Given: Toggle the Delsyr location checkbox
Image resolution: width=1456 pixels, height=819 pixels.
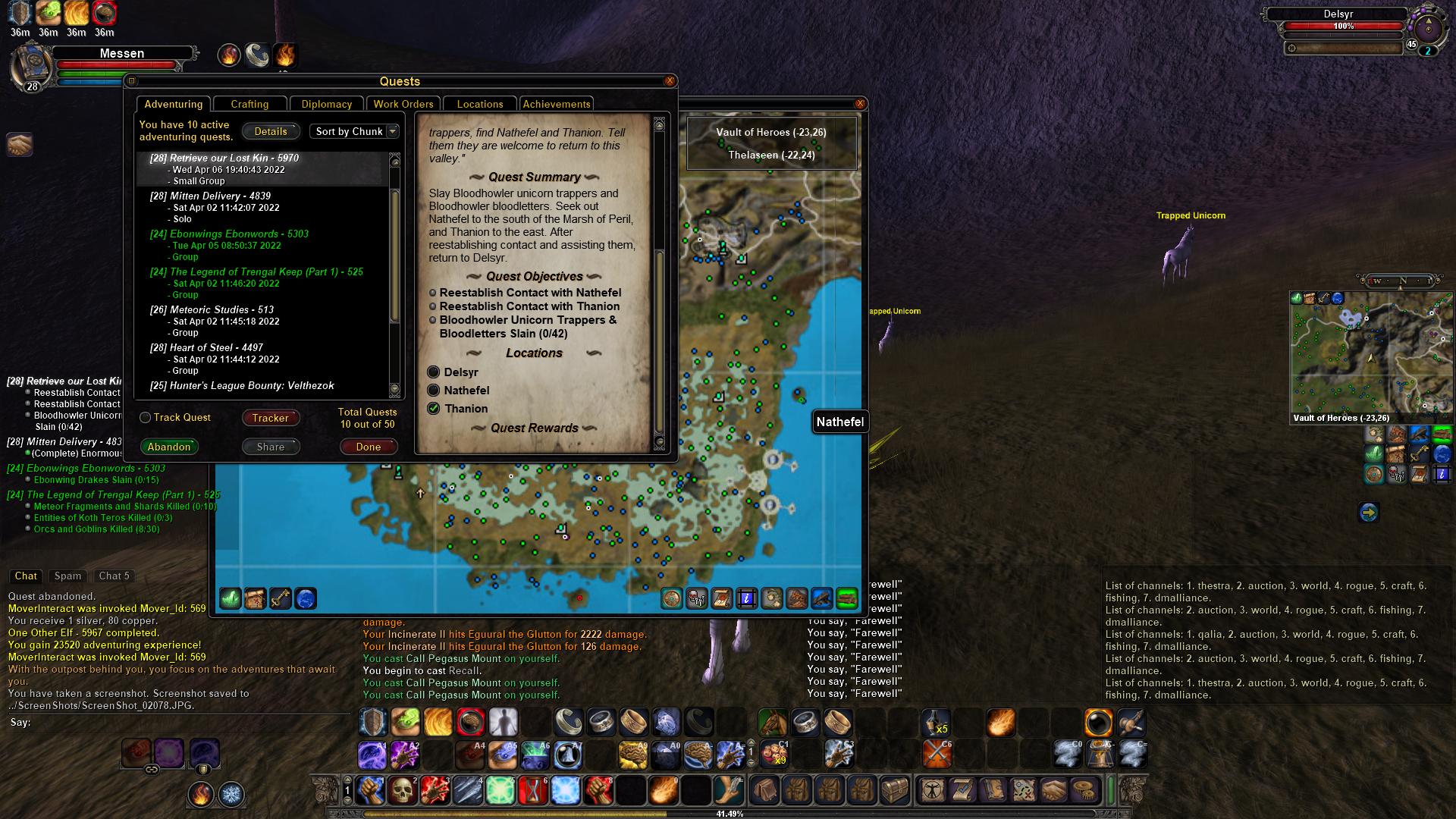Looking at the screenshot, I should [x=434, y=372].
